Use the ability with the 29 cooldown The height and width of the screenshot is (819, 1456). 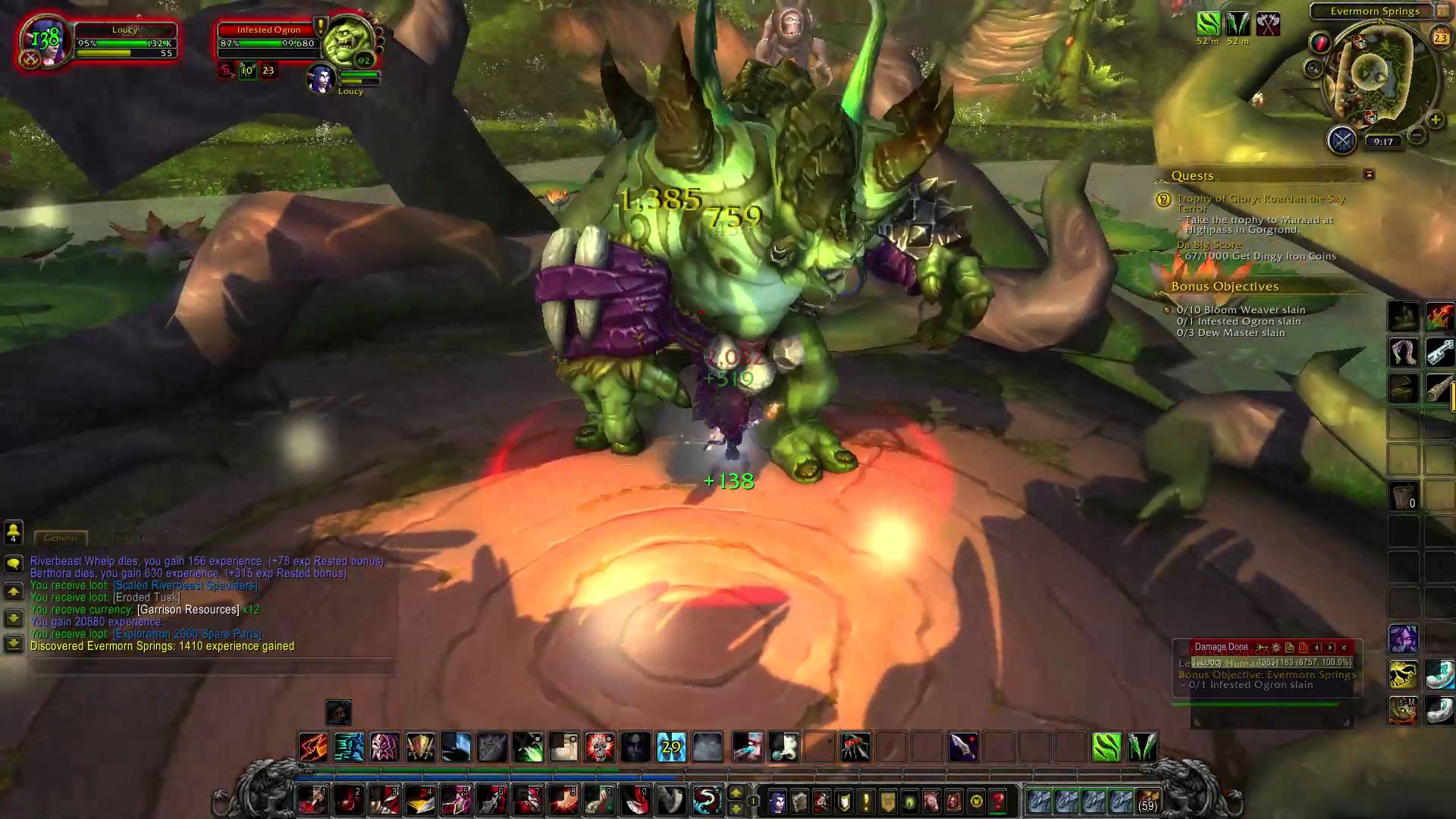671,747
